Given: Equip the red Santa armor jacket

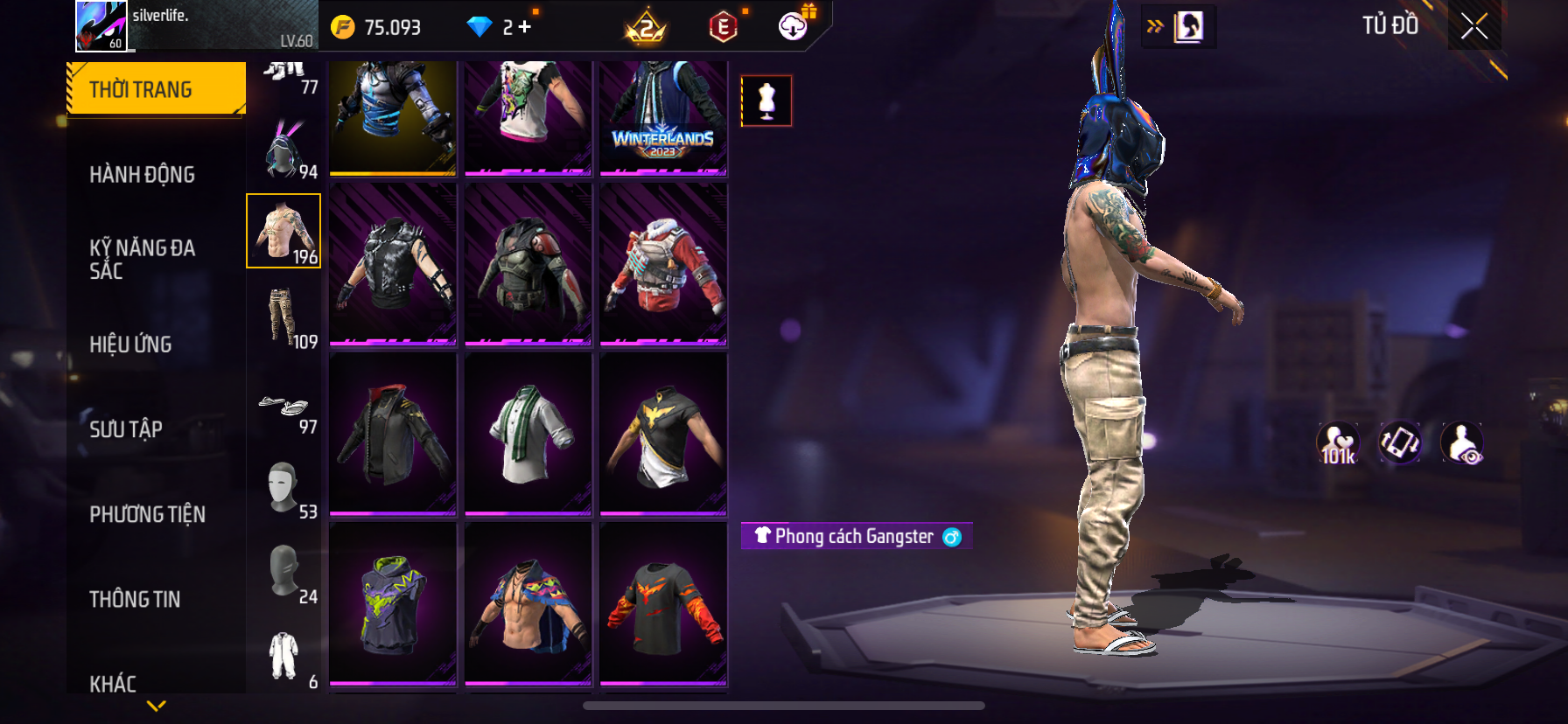Looking at the screenshot, I should (663, 264).
